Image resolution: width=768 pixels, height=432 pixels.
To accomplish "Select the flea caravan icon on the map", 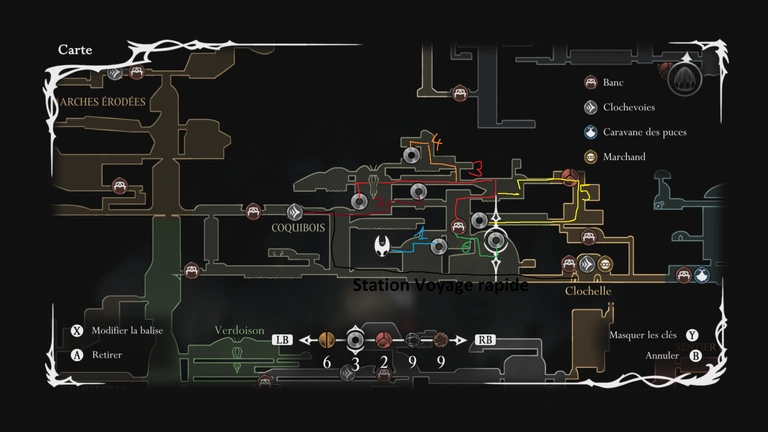I will pos(702,275).
